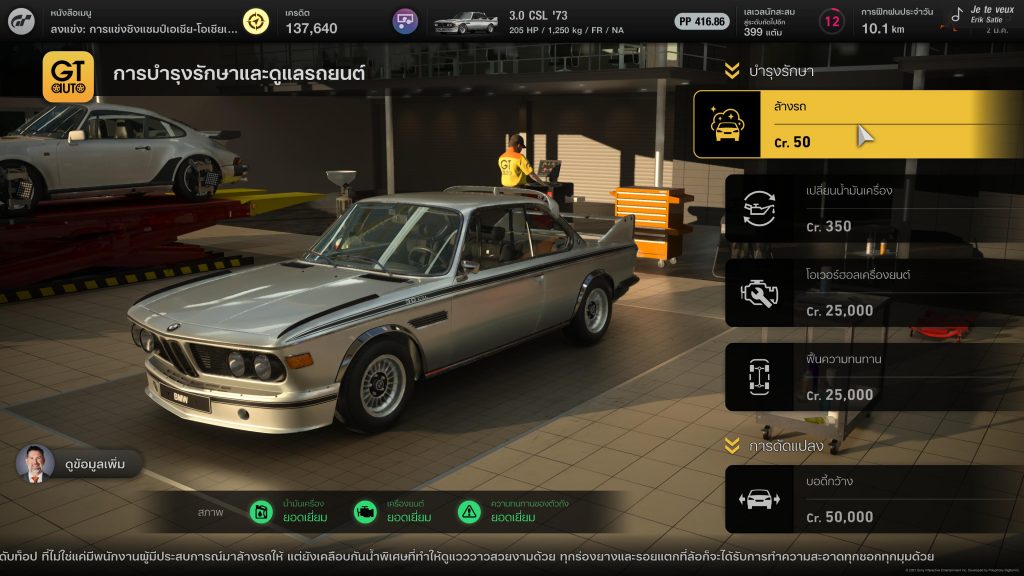The image size is (1024, 576).
Task: Choose the บอดี้กว้าง wide body modification
Action: [858, 499]
